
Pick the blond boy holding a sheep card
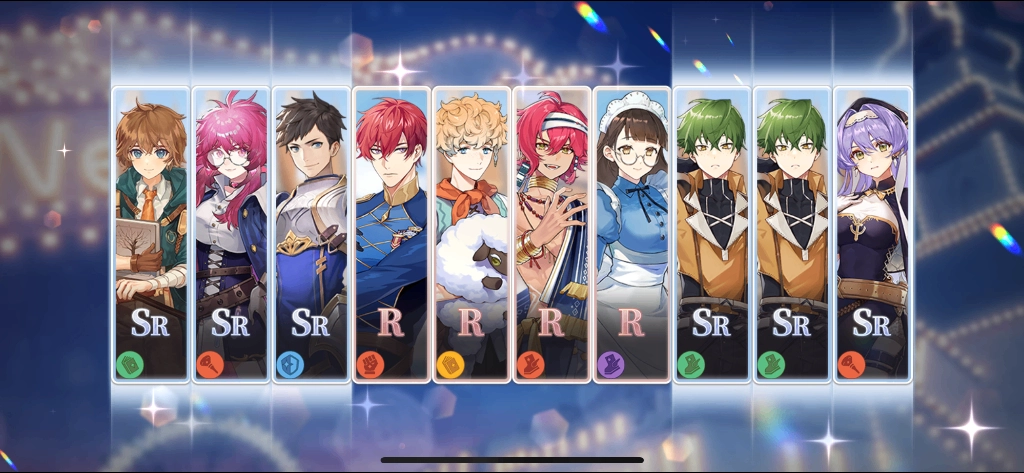click(471, 235)
